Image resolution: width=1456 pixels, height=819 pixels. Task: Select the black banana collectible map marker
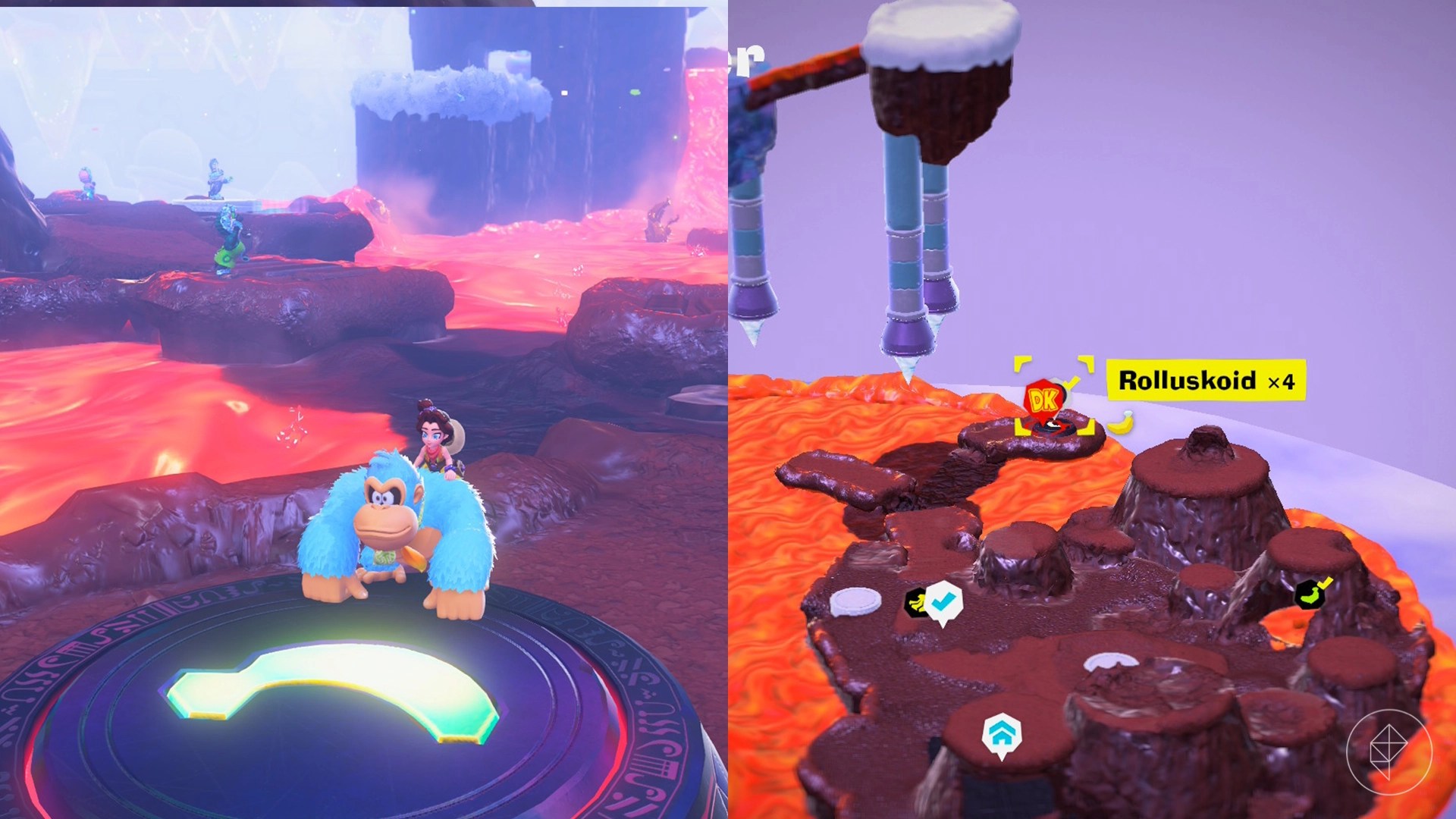click(916, 601)
